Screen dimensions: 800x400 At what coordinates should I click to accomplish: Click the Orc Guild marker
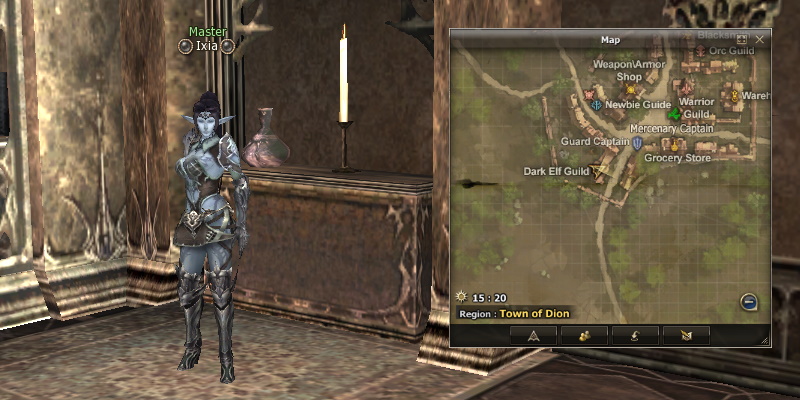click(701, 51)
